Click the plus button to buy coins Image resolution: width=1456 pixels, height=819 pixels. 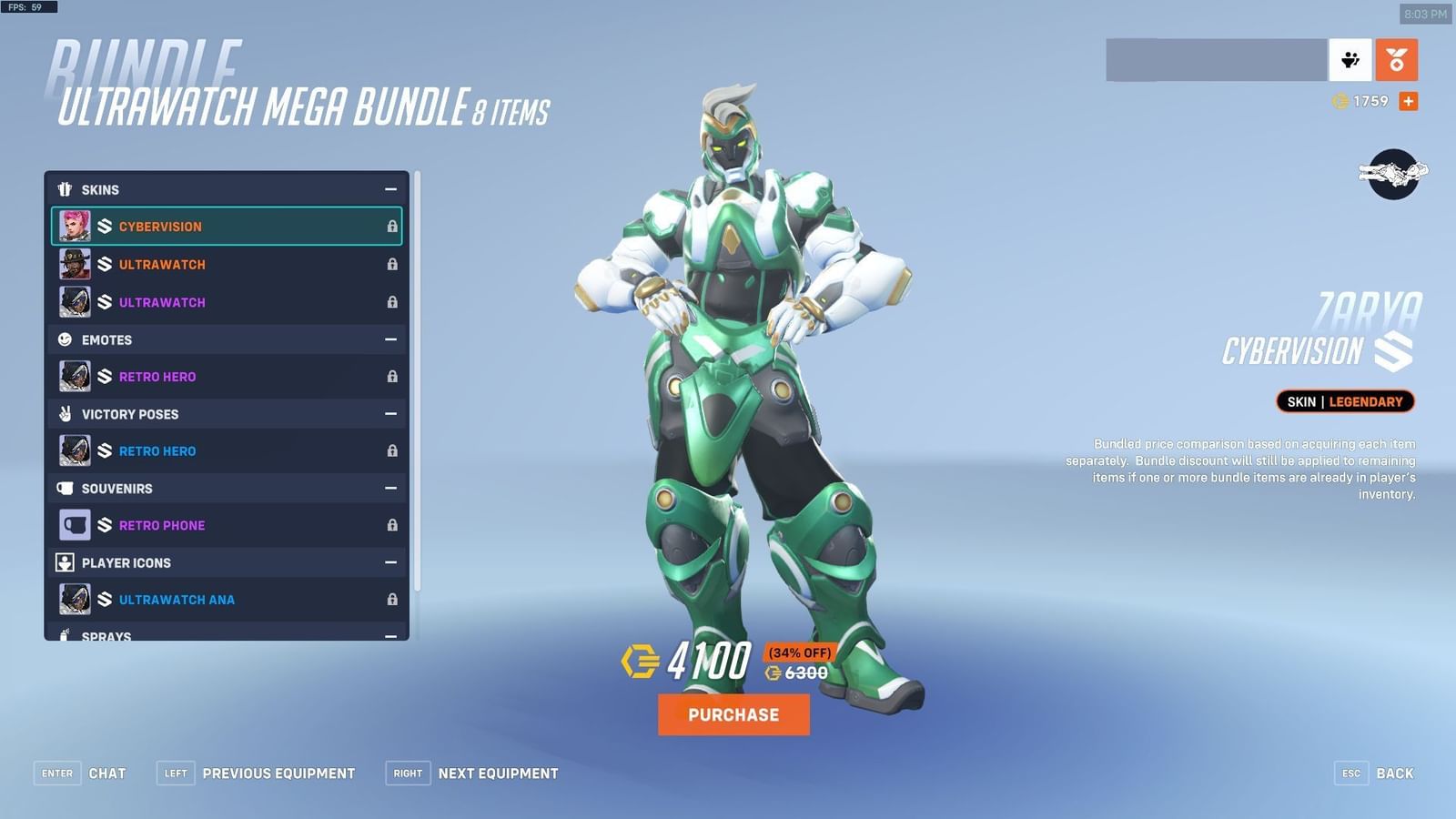(x=1408, y=101)
